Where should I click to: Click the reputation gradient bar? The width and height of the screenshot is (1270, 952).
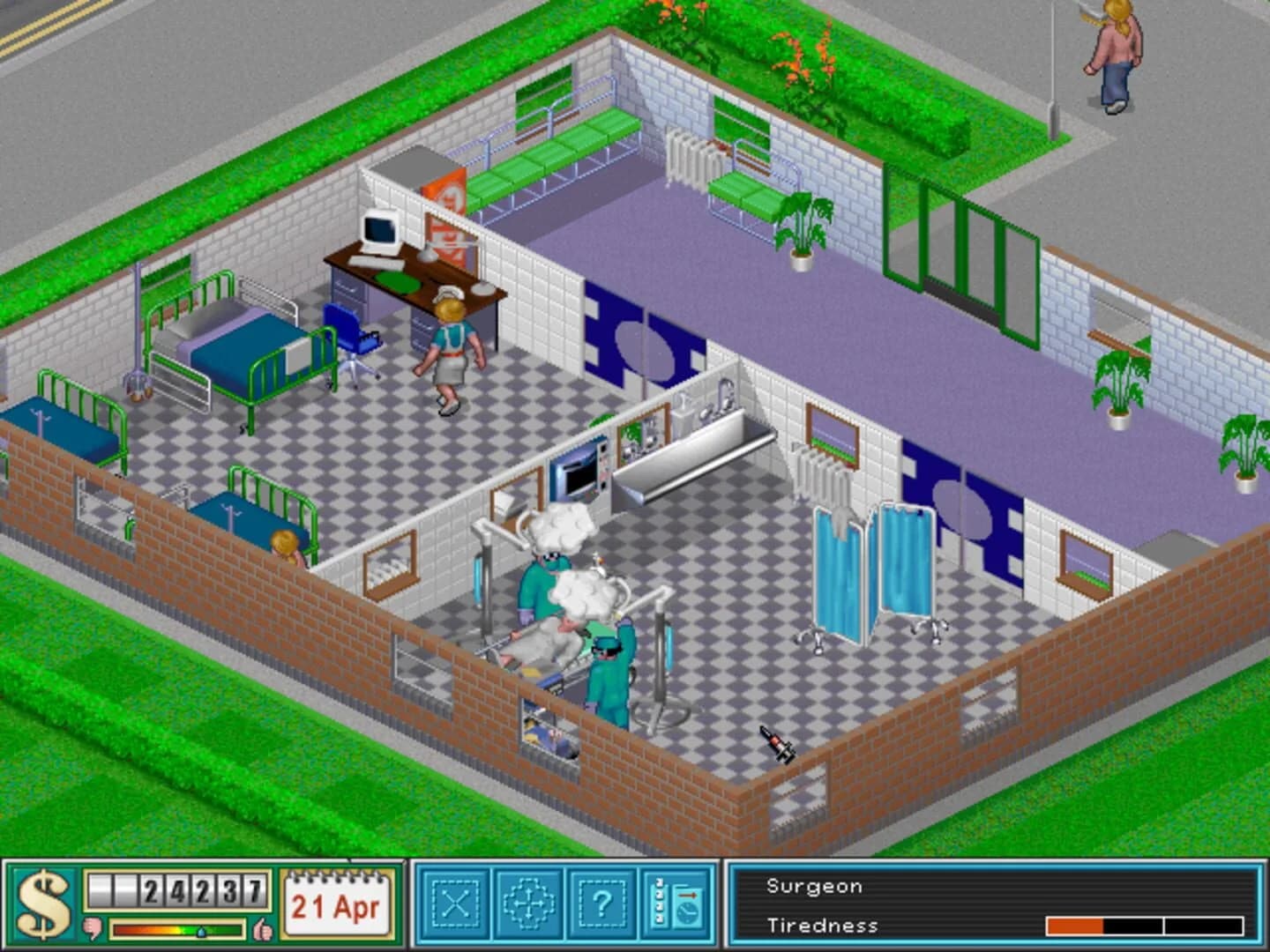pos(176,927)
